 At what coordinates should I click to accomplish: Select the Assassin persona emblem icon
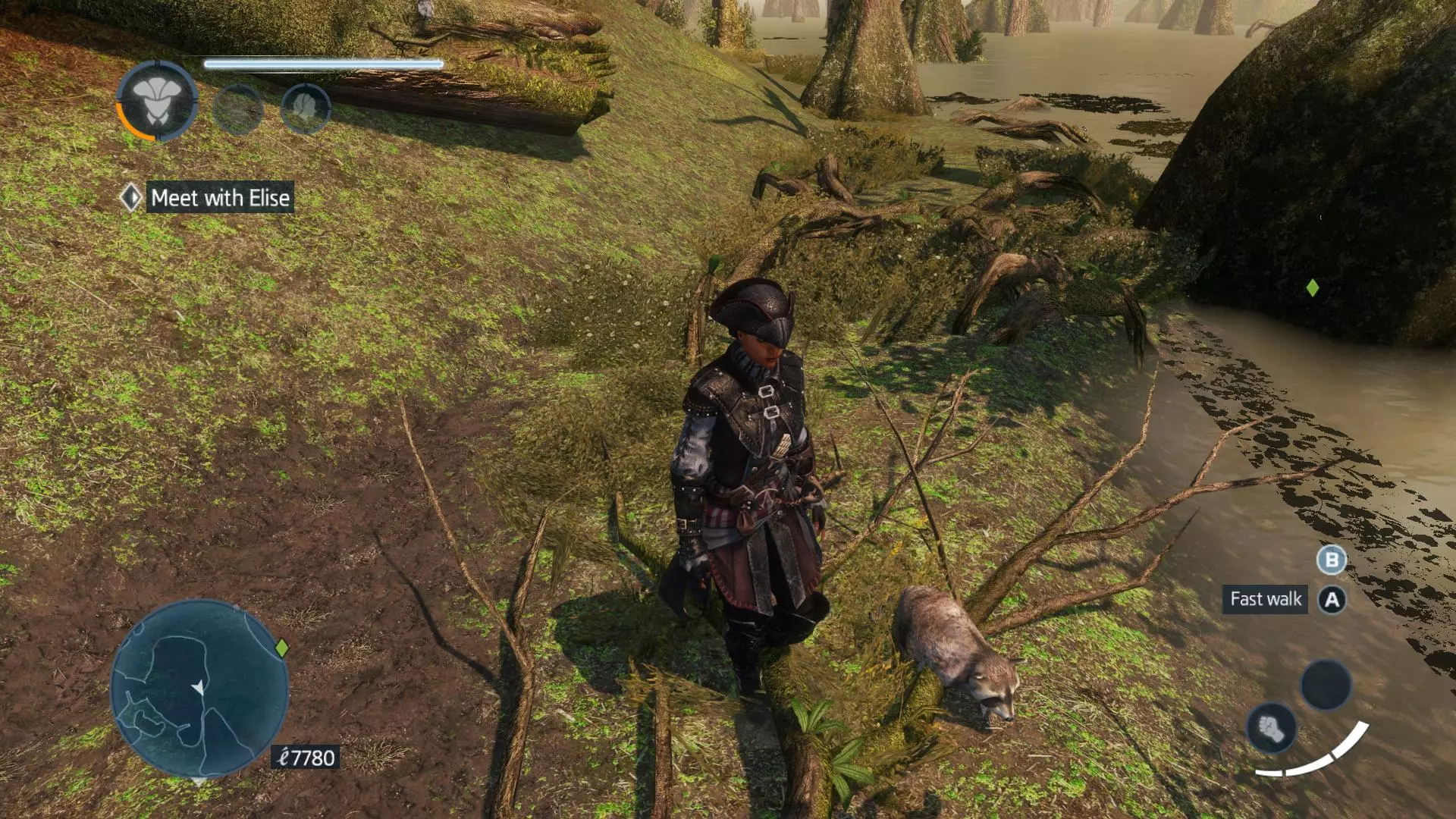pos(157,102)
